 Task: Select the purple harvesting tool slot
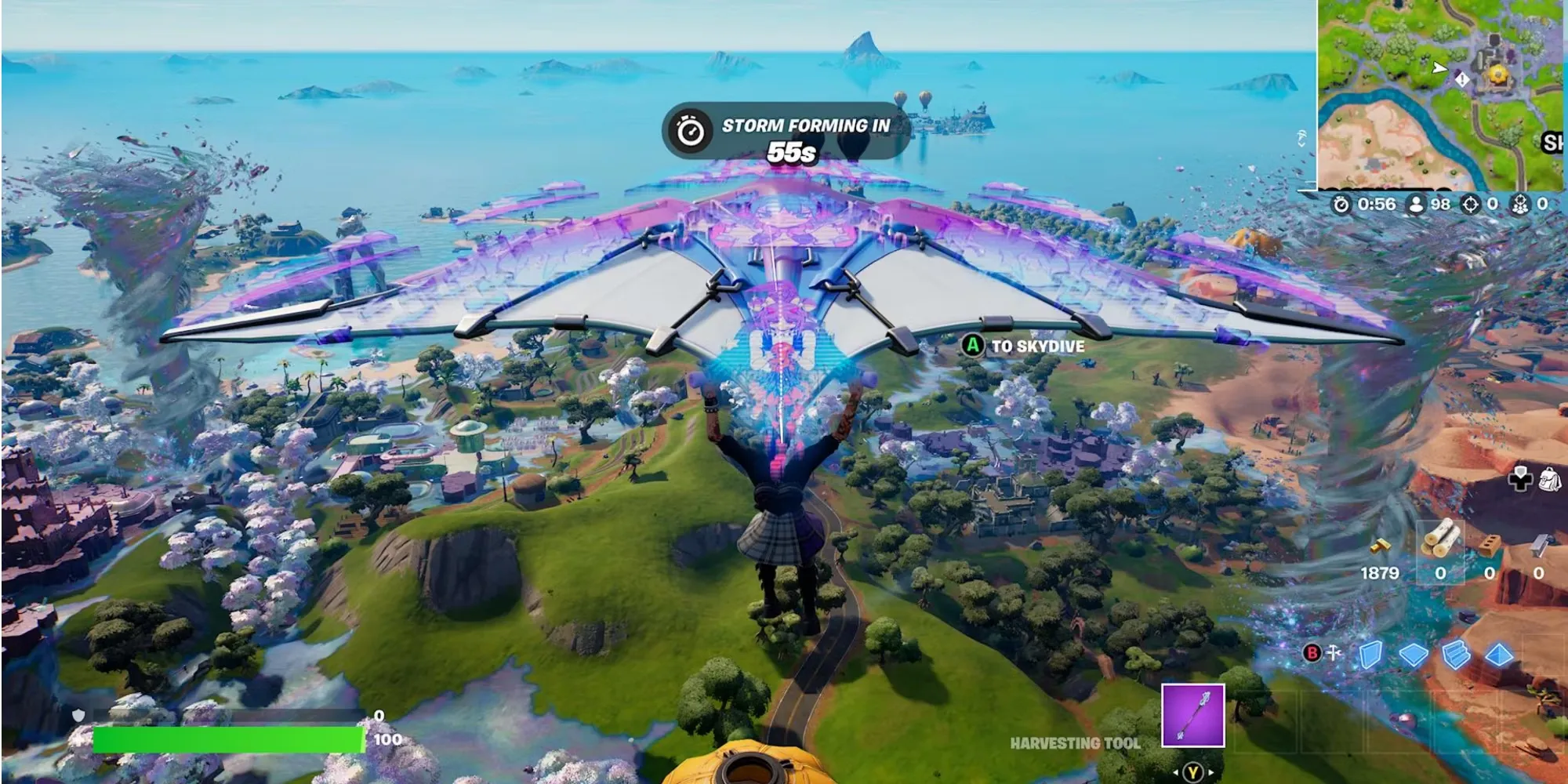pos(1192,715)
